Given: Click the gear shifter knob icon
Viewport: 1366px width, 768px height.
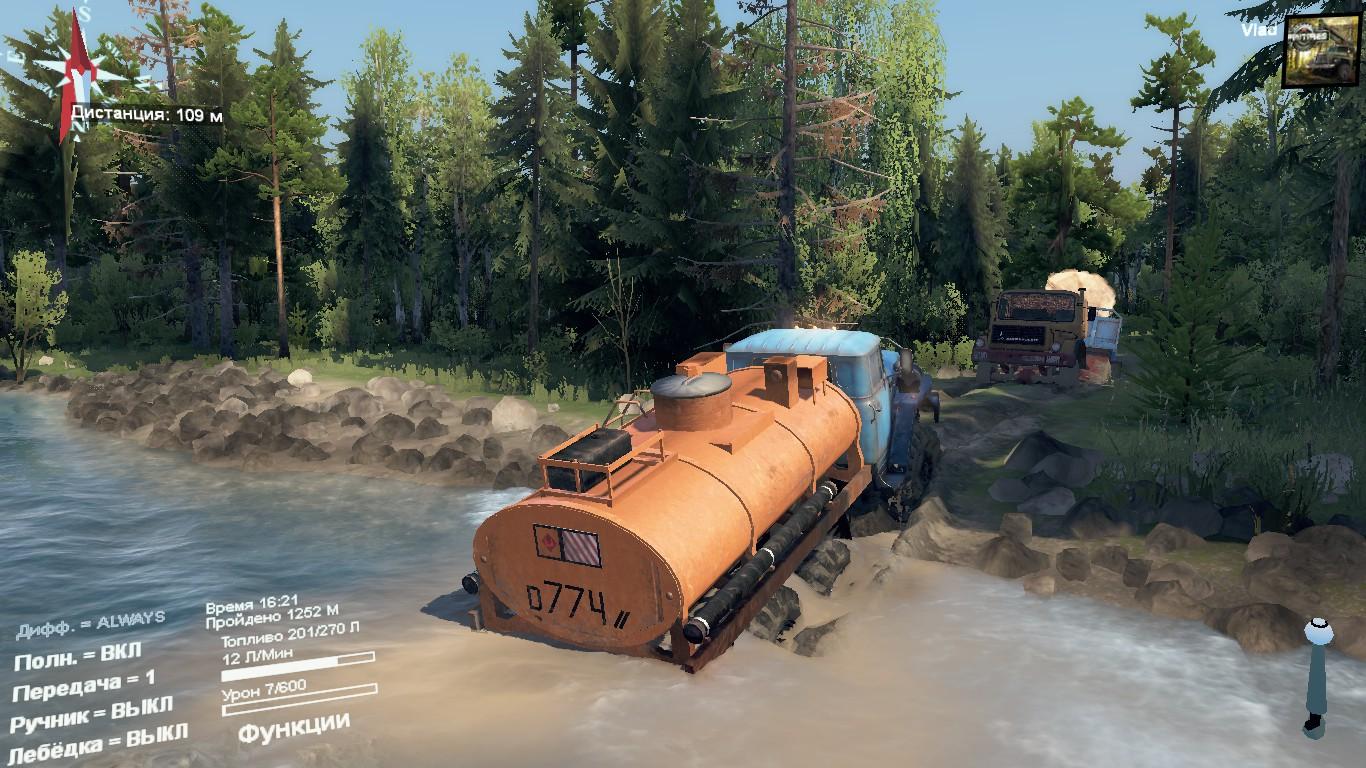Looking at the screenshot, I should click(1318, 632).
